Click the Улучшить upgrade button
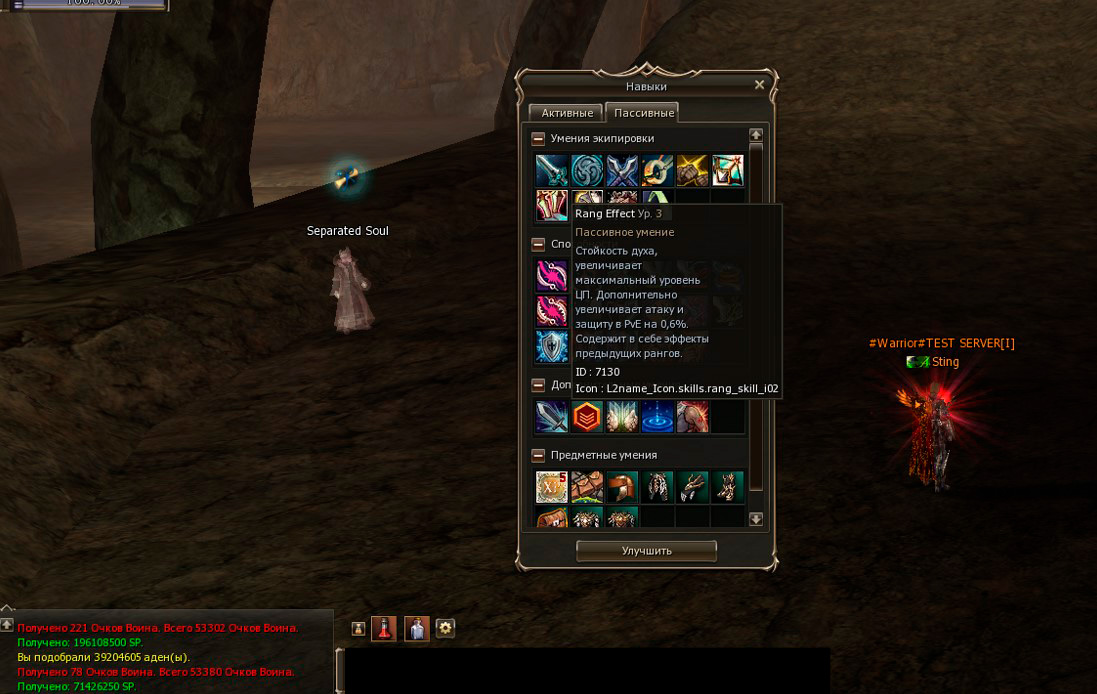The height and width of the screenshot is (694, 1097). tap(646, 551)
